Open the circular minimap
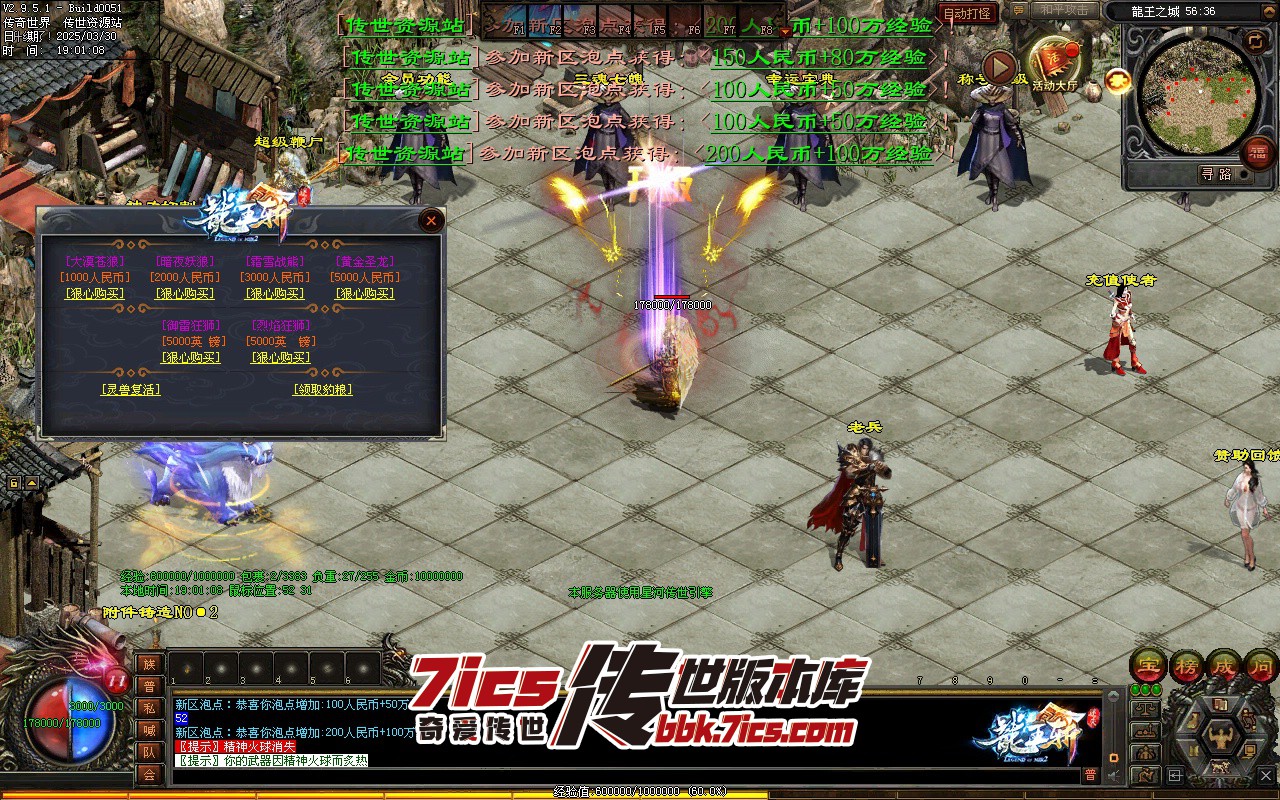 pos(1197,93)
